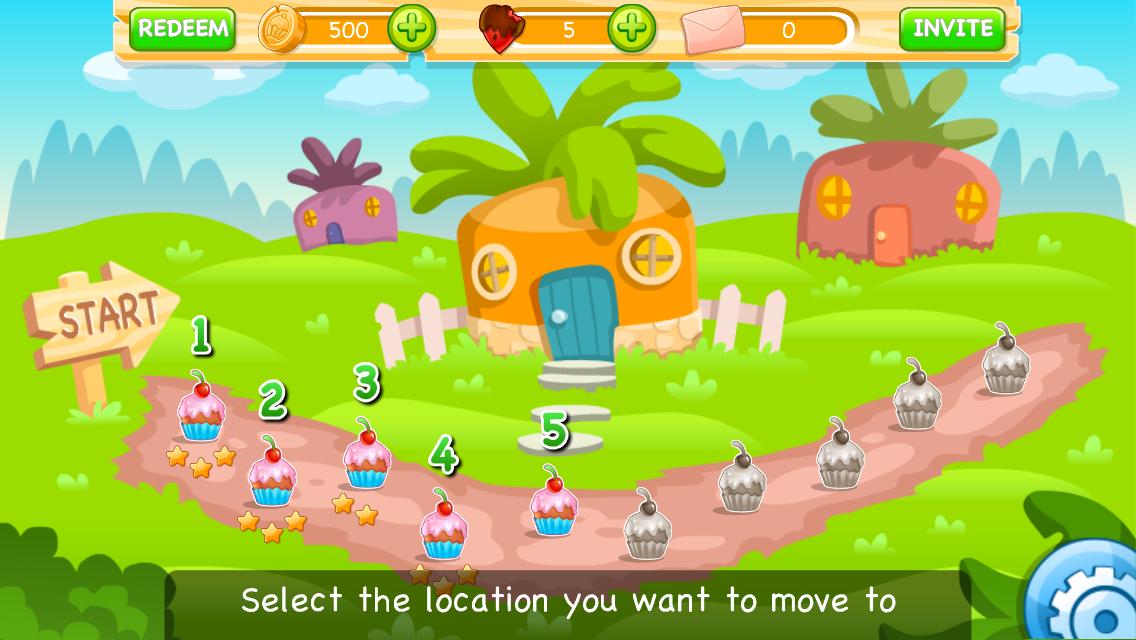The image size is (1136, 640).
Task: Click the INVITE button
Action: (952, 29)
